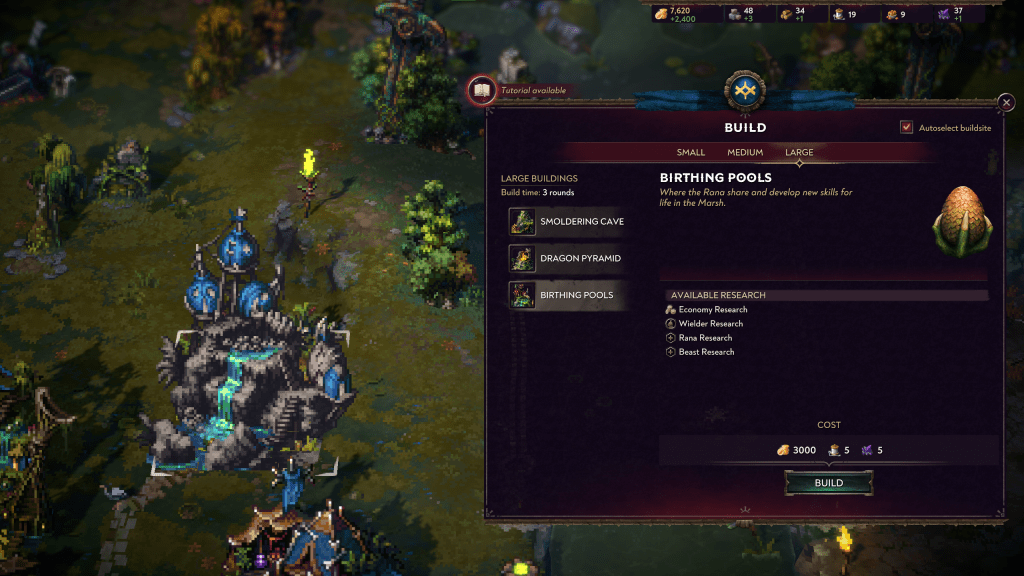This screenshot has width=1024, height=576.
Task: Show Beast Research details
Action: (x=706, y=352)
